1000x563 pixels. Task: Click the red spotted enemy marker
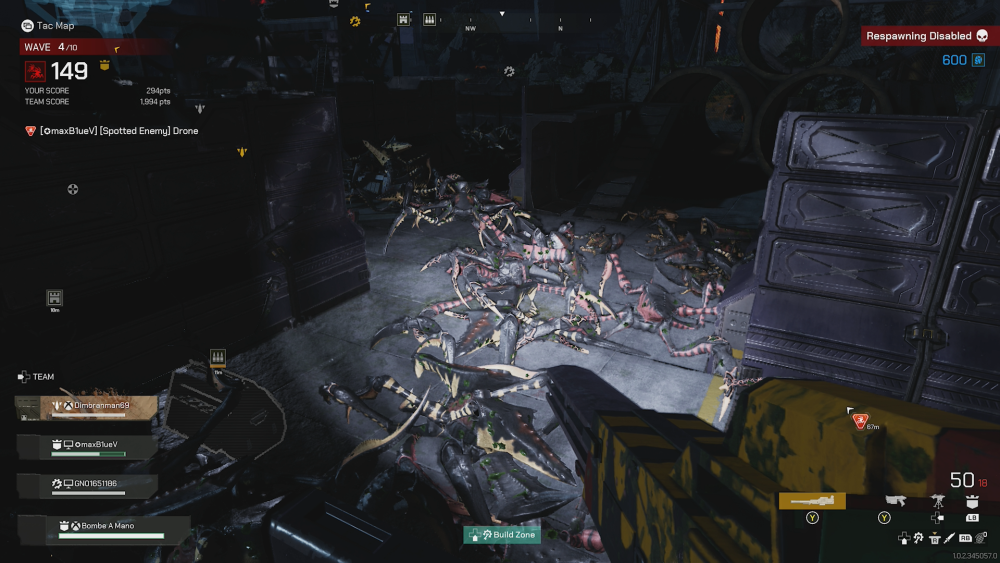tap(860, 421)
